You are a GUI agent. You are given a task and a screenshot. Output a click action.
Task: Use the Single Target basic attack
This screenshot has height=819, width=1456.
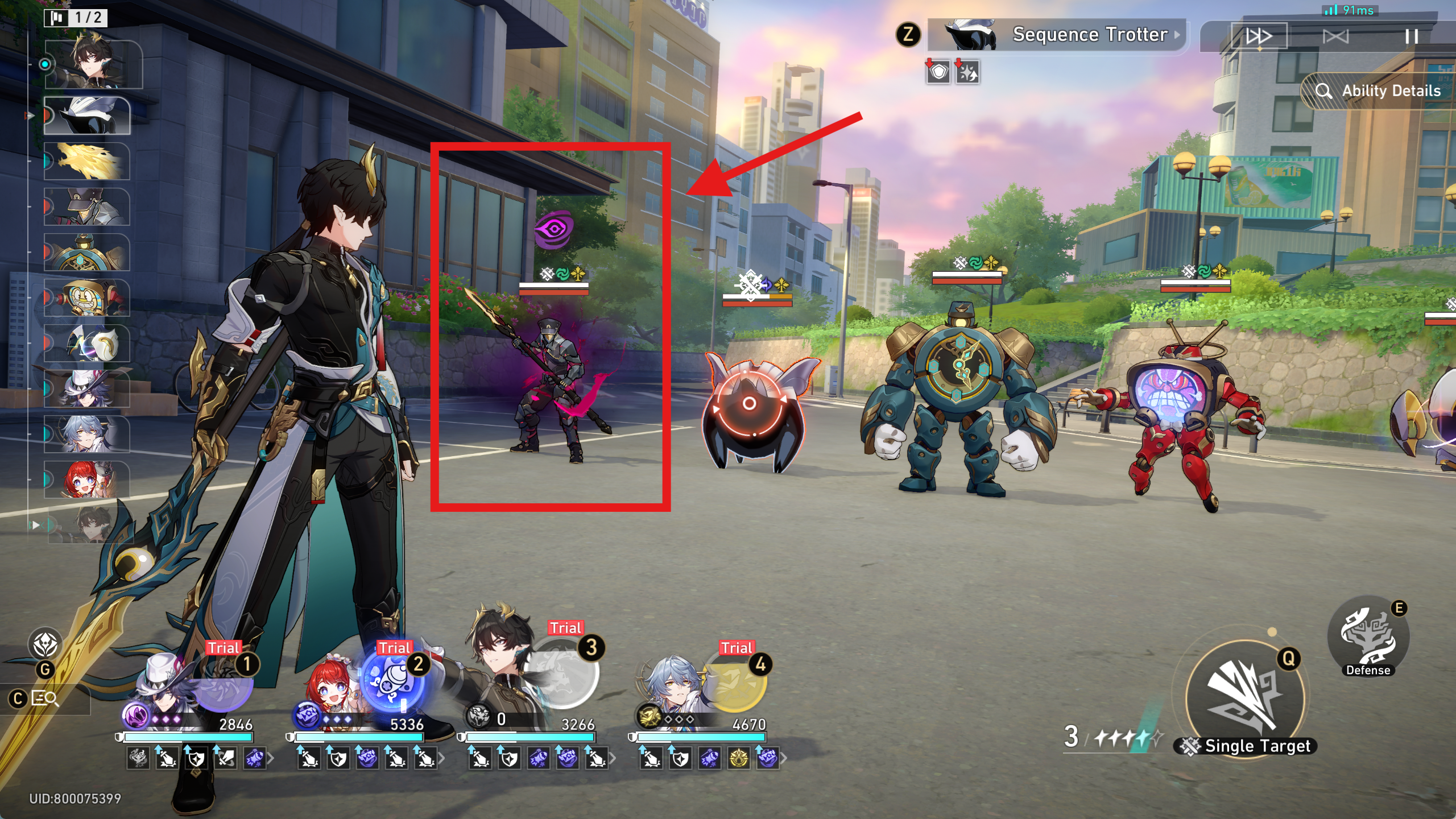[1246, 697]
